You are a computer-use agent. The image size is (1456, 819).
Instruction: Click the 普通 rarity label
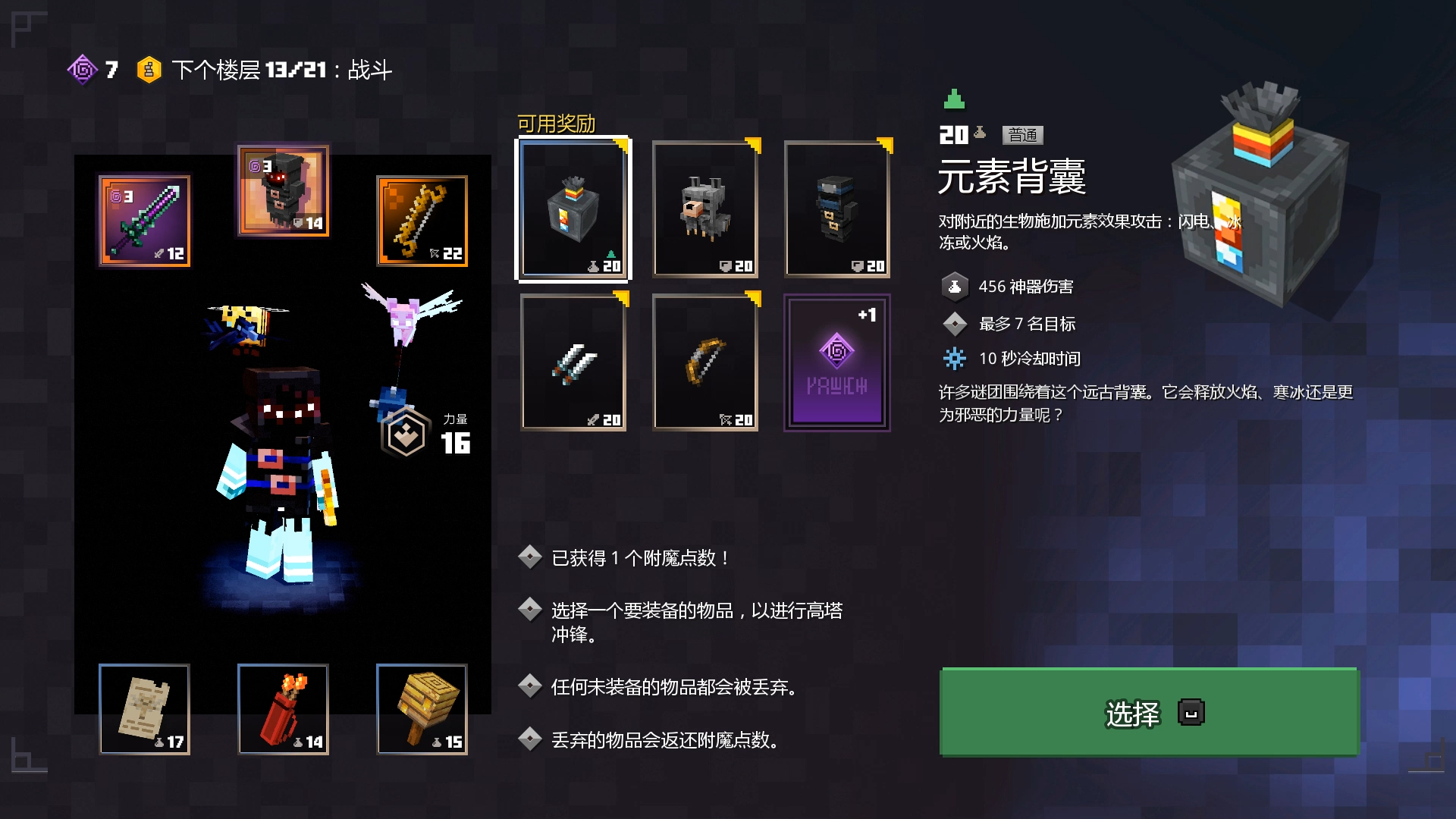pos(1021,135)
